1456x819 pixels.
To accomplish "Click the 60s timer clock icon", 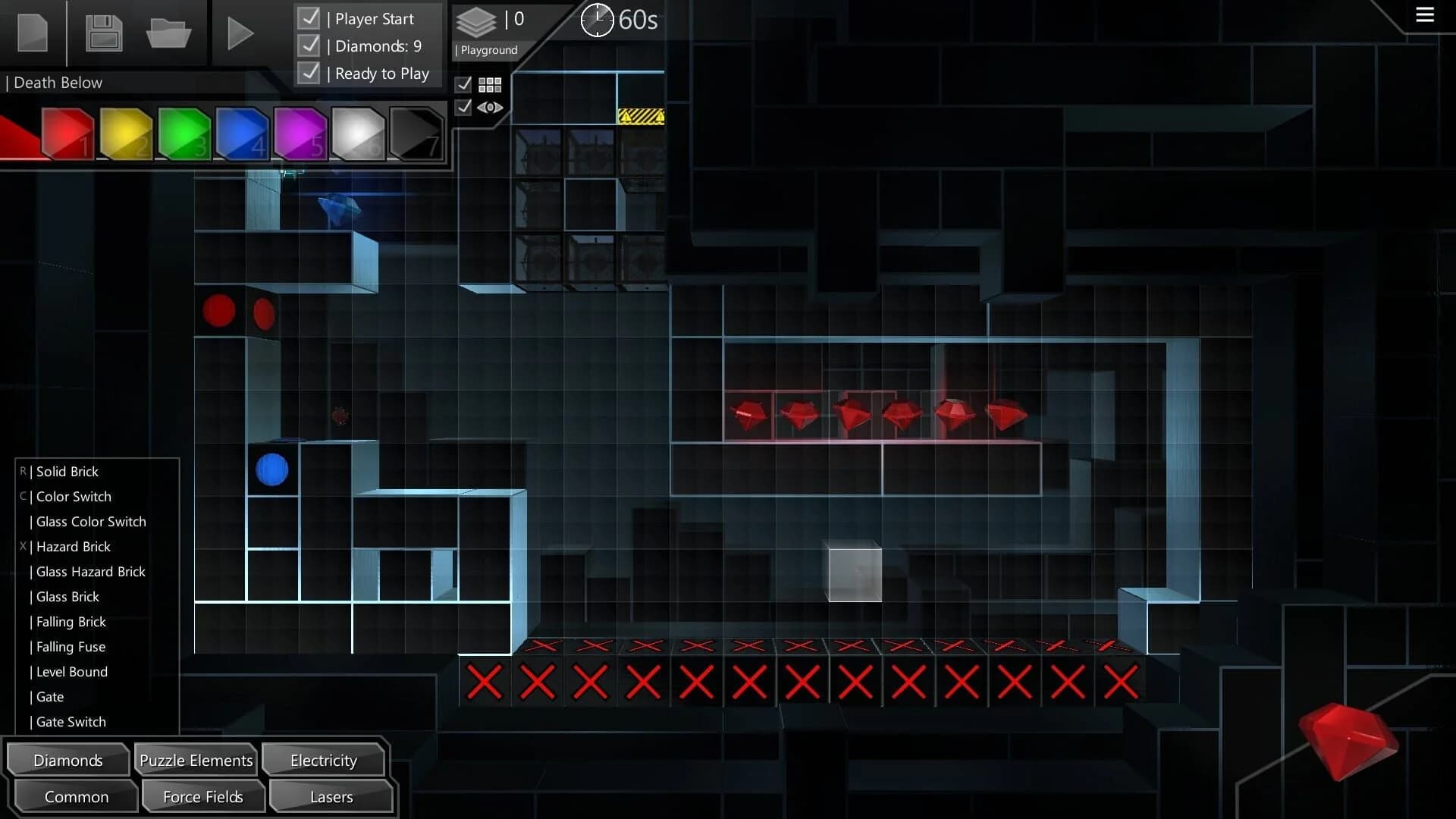I will (x=598, y=20).
